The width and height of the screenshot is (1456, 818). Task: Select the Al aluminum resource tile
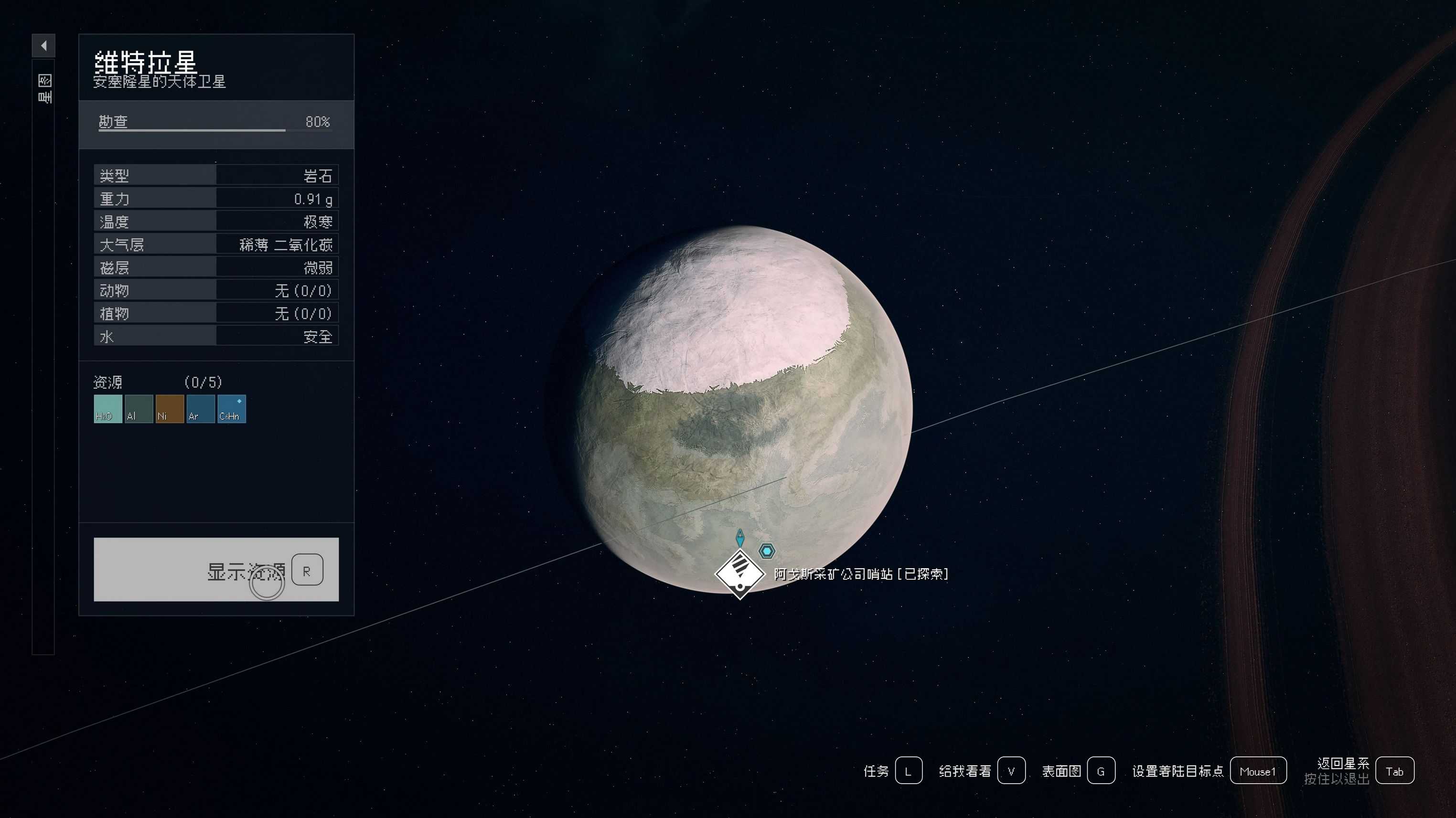point(139,408)
